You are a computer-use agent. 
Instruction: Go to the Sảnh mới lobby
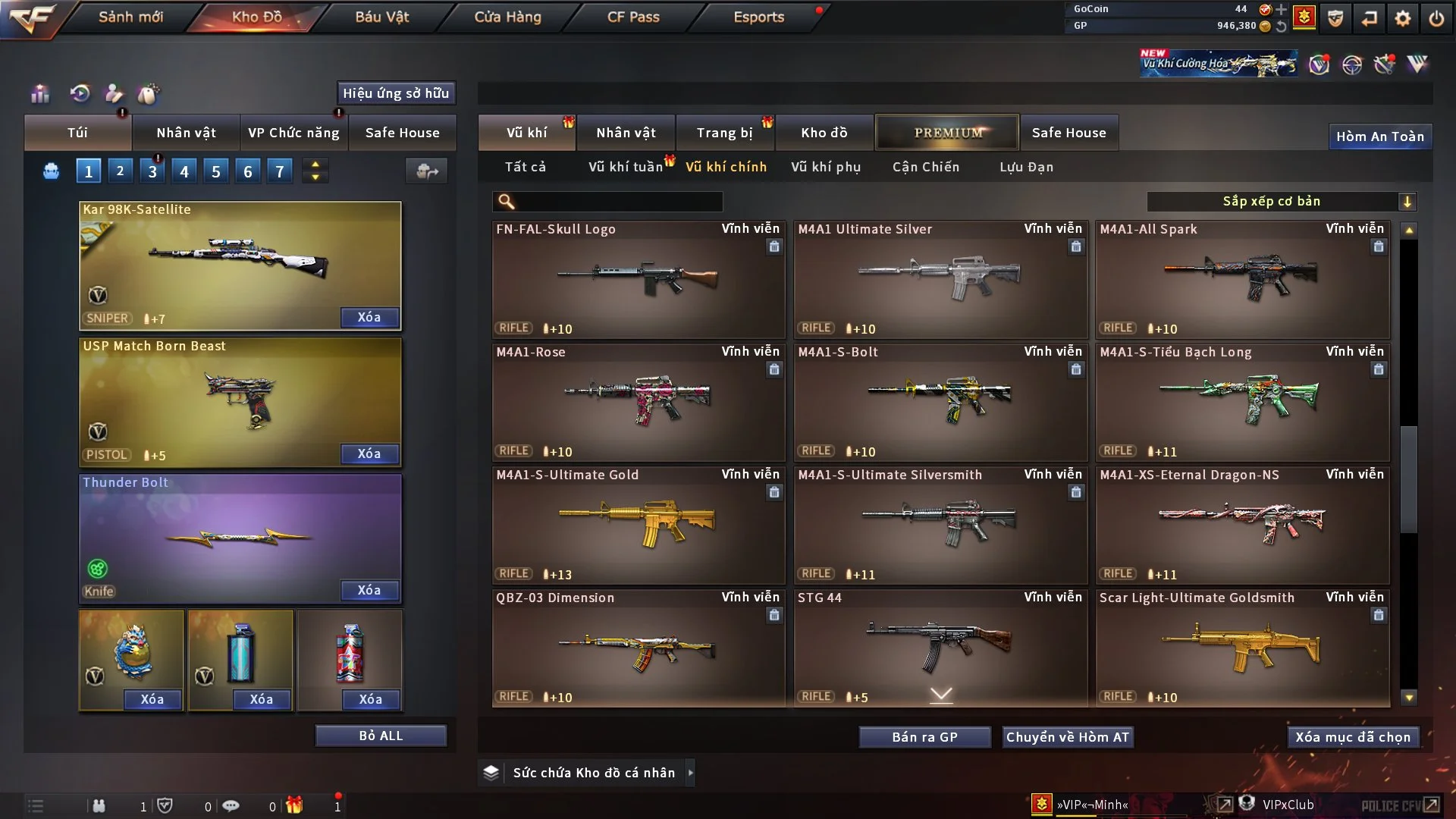click(x=130, y=17)
